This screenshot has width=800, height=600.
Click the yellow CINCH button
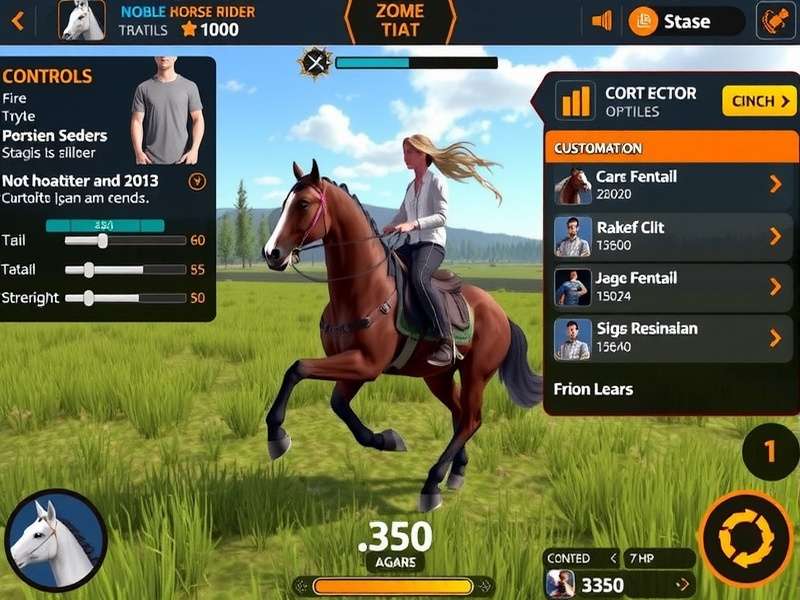[759, 101]
